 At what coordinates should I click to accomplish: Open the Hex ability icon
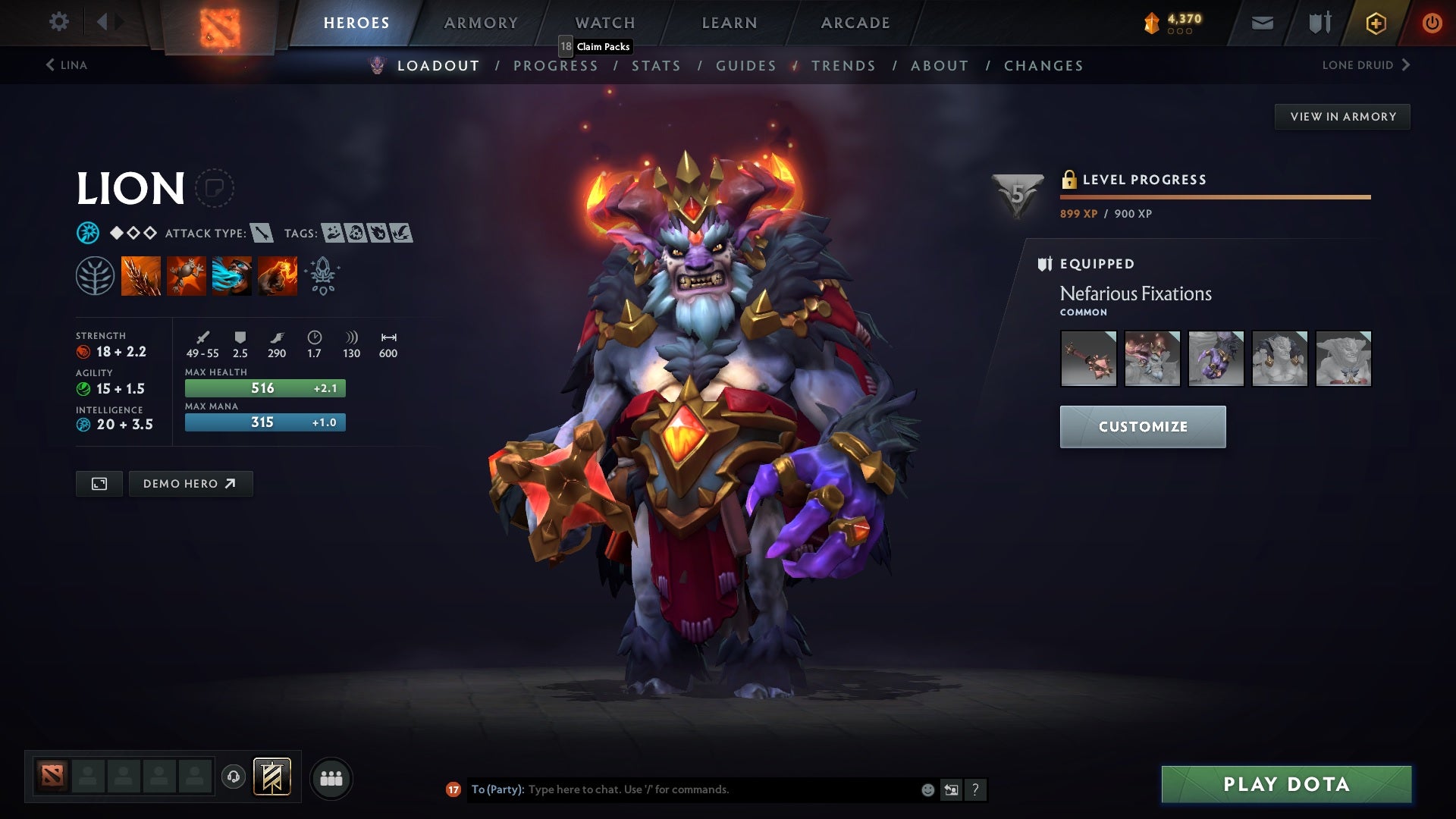(186, 276)
